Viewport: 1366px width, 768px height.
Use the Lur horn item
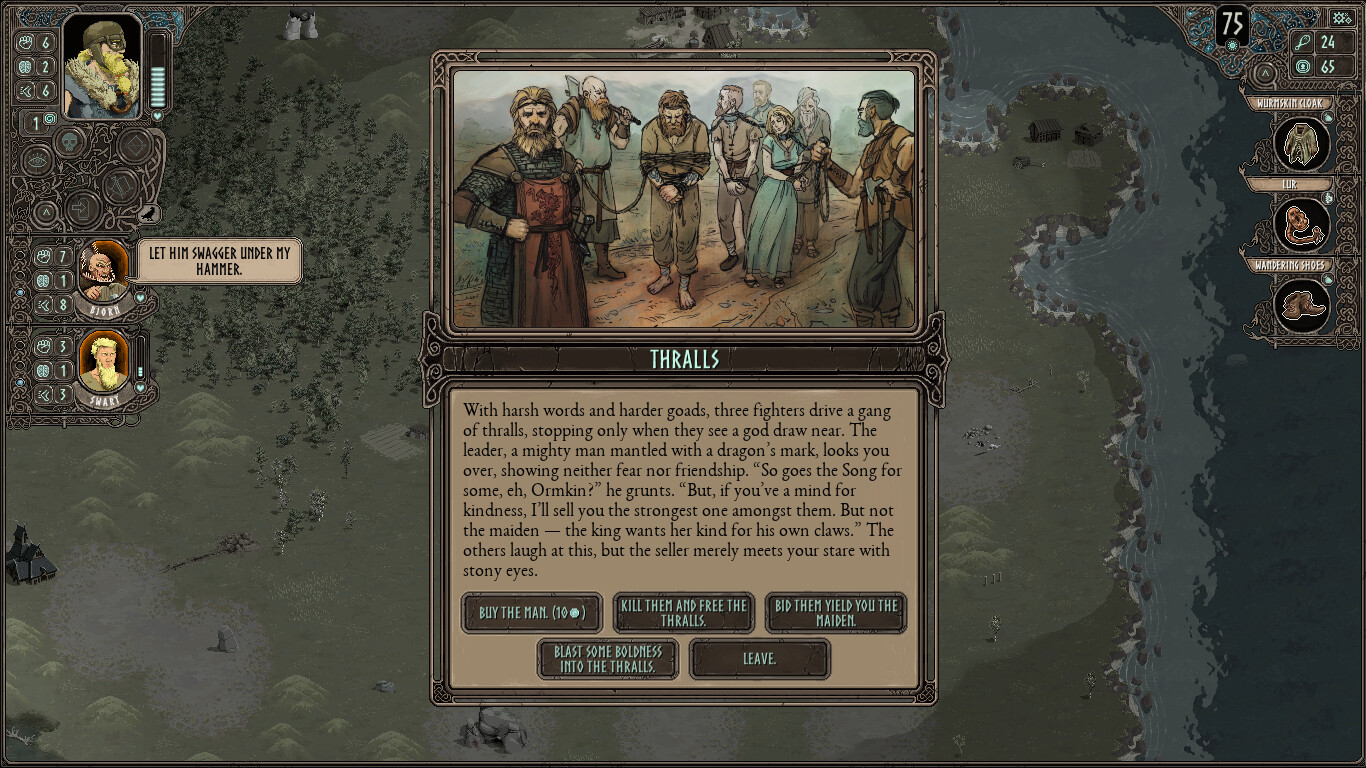click(x=1301, y=224)
